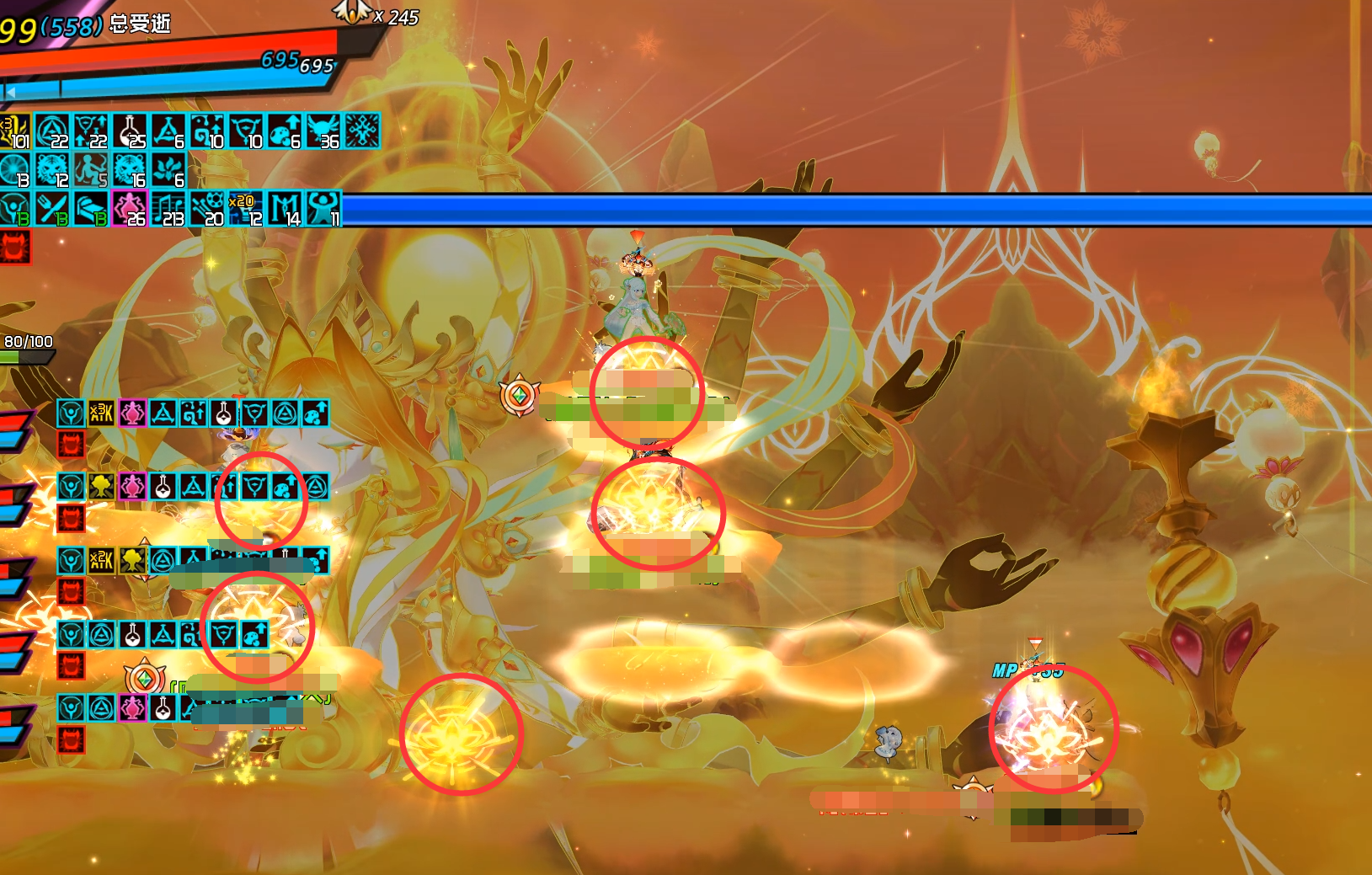This screenshot has height=875, width=1372.
Task: Select the tiger face buff showing 16
Action: [130, 170]
